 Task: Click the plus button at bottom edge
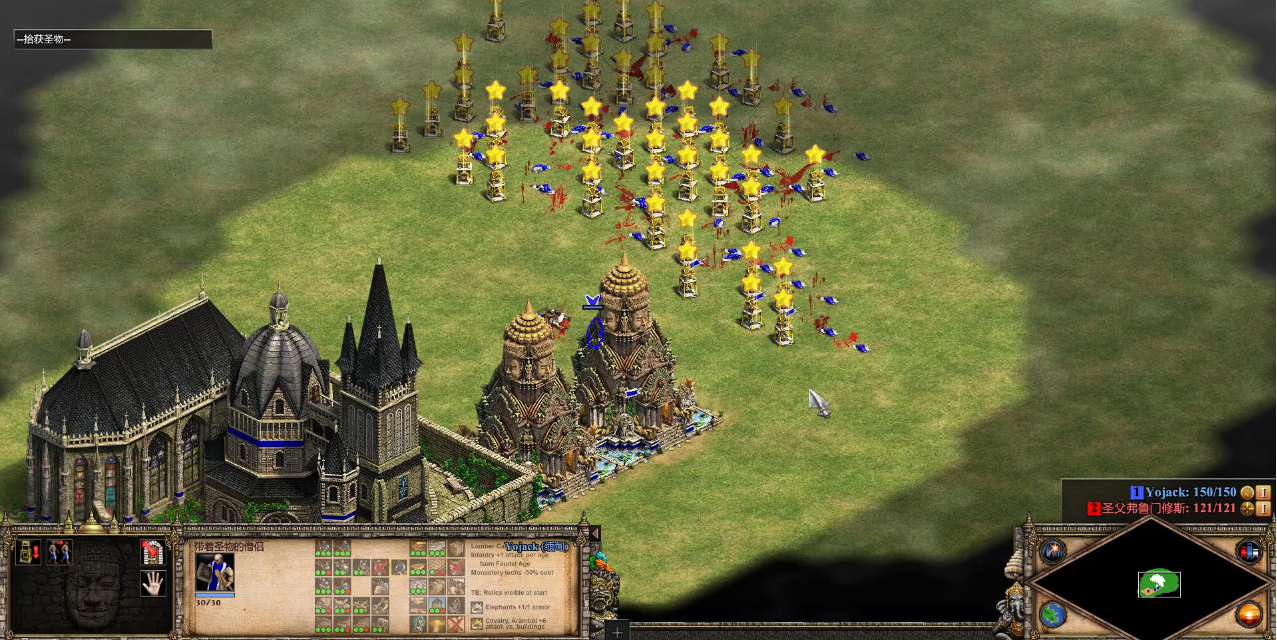618,632
